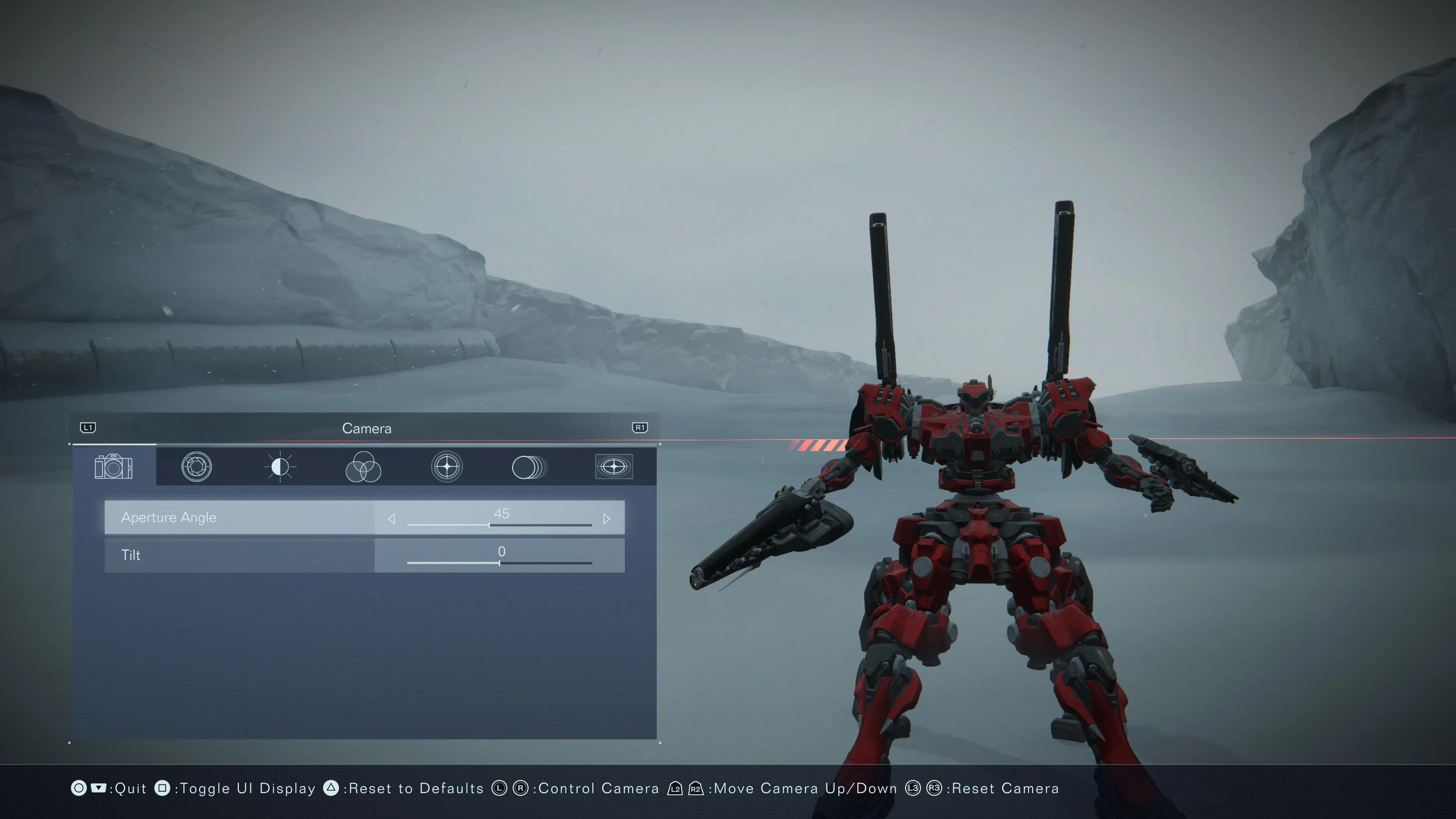Decrease Aperture Angle with the left arrow
1456x819 pixels.
coord(391,519)
